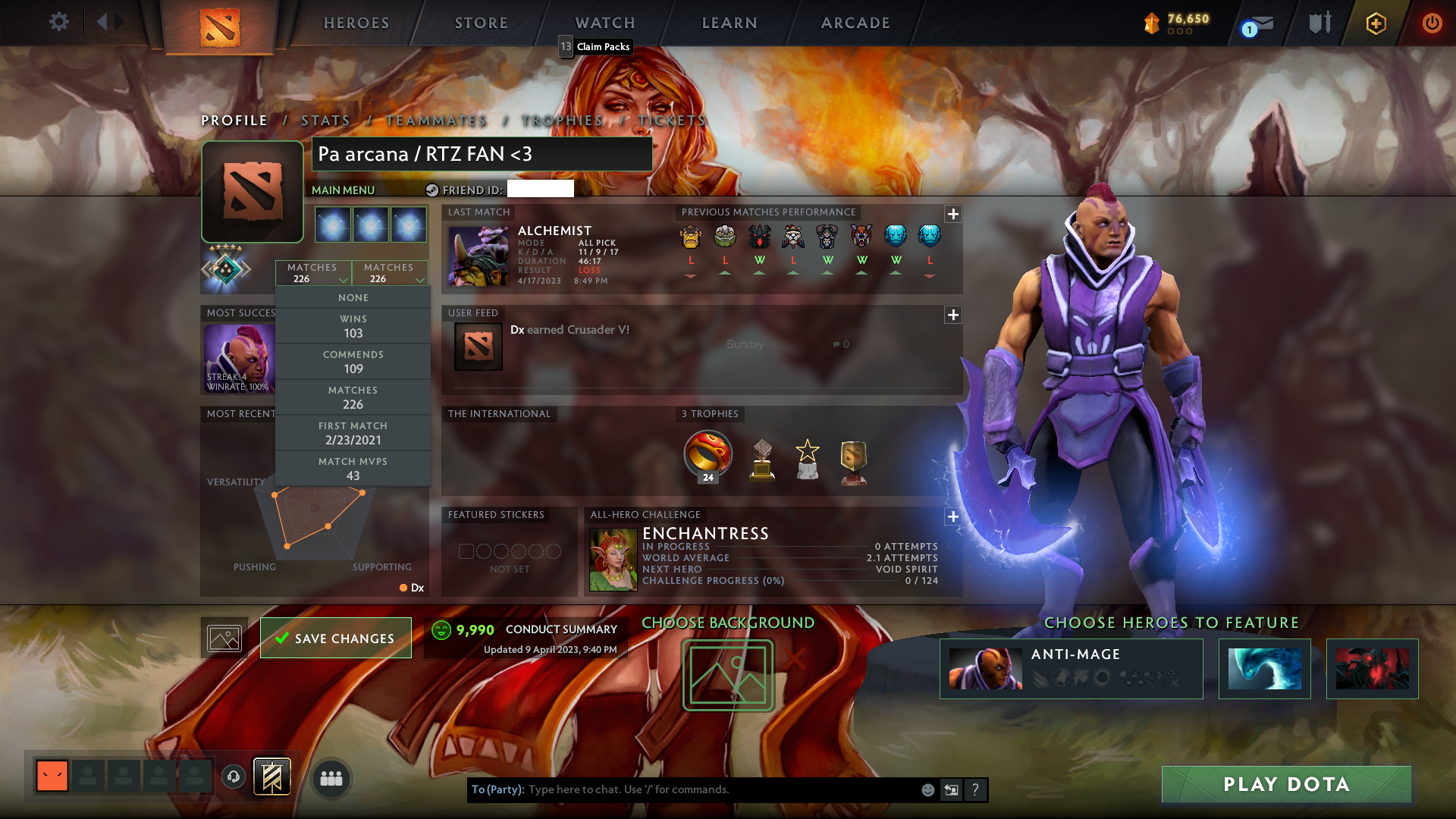Viewport: 1456px width, 819px height.
Task: Open the WATCH menu
Action: tap(604, 23)
